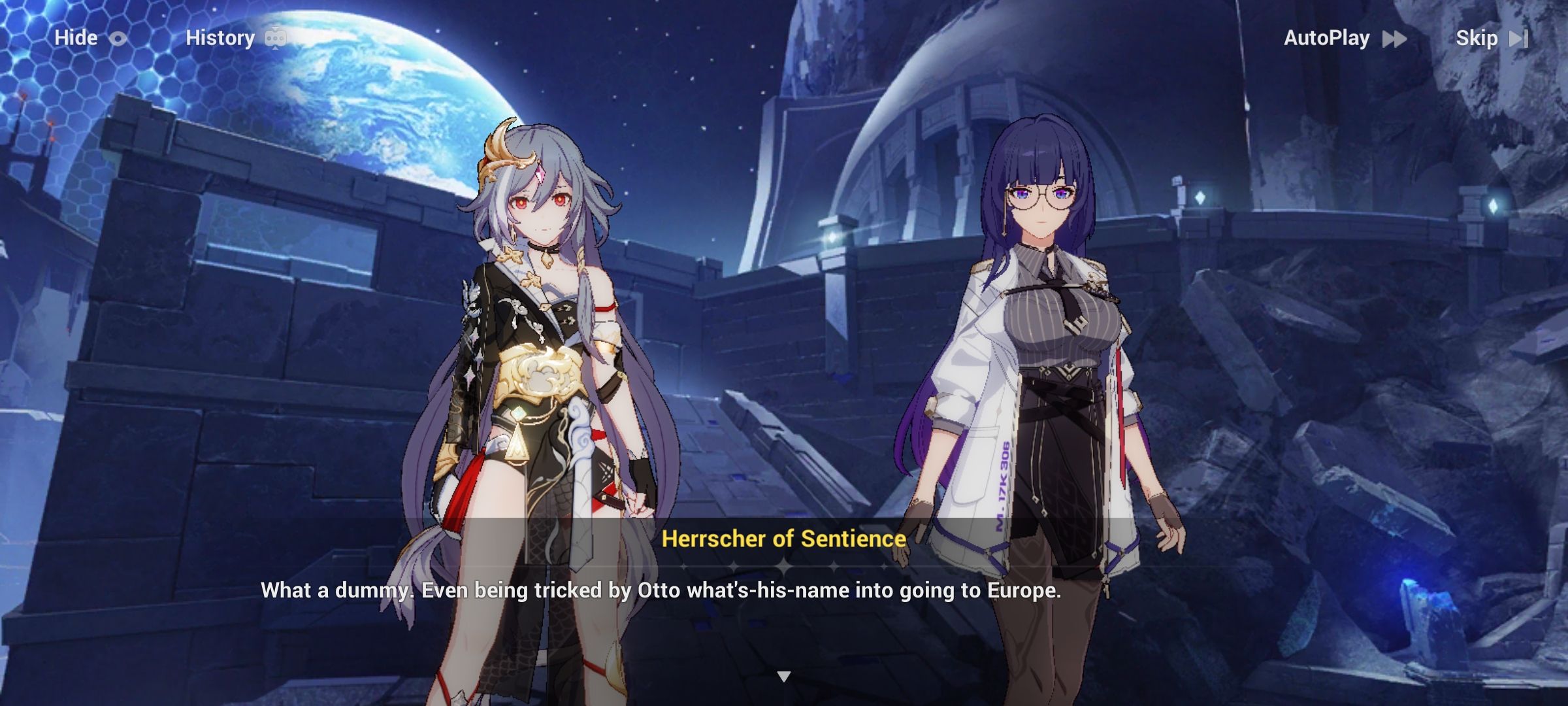Click the double-arrow icon next to AutoPlay
This screenshot has height=706, width=1568.
[x=1393, y=38]
